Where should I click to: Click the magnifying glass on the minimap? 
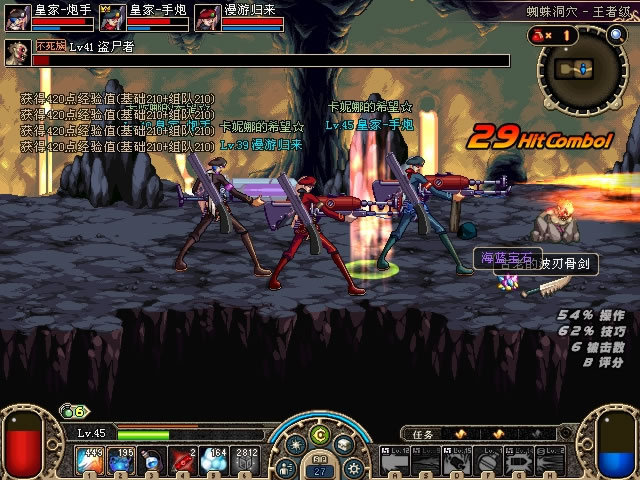click(616, 33)
